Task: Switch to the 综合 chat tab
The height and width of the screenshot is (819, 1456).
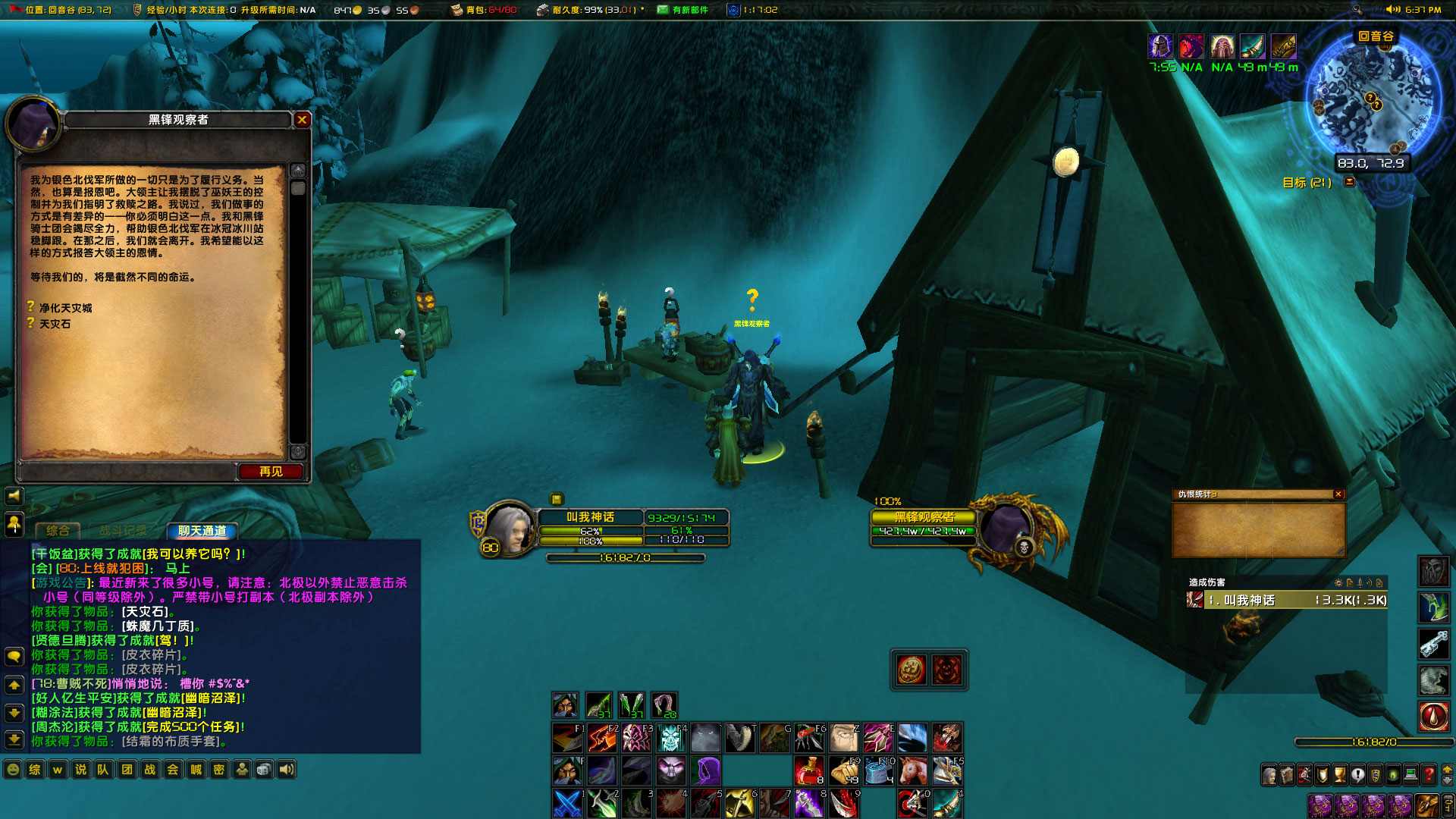Action: (58, 531)
